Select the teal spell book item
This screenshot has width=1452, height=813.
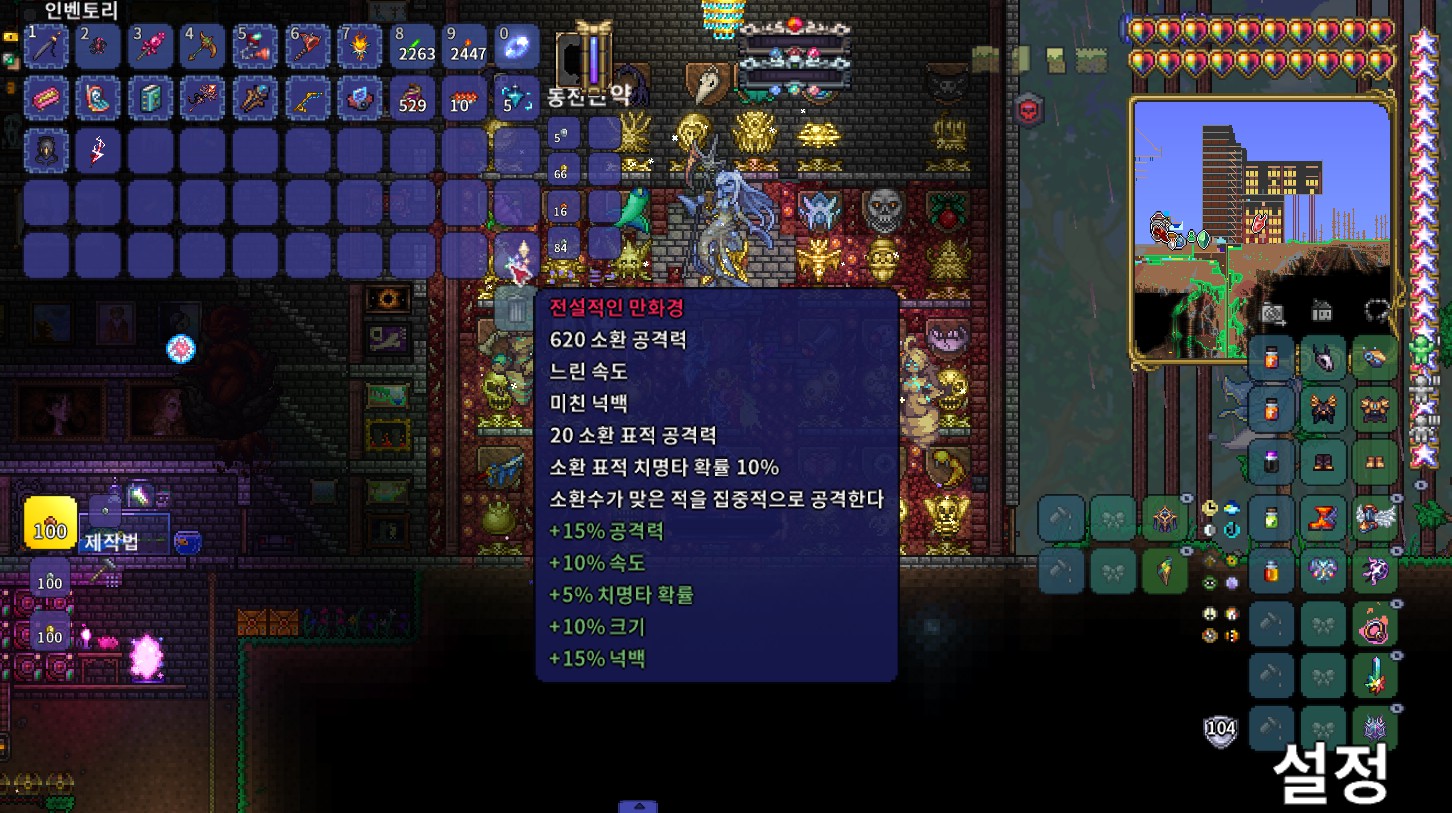coord(150,99)
